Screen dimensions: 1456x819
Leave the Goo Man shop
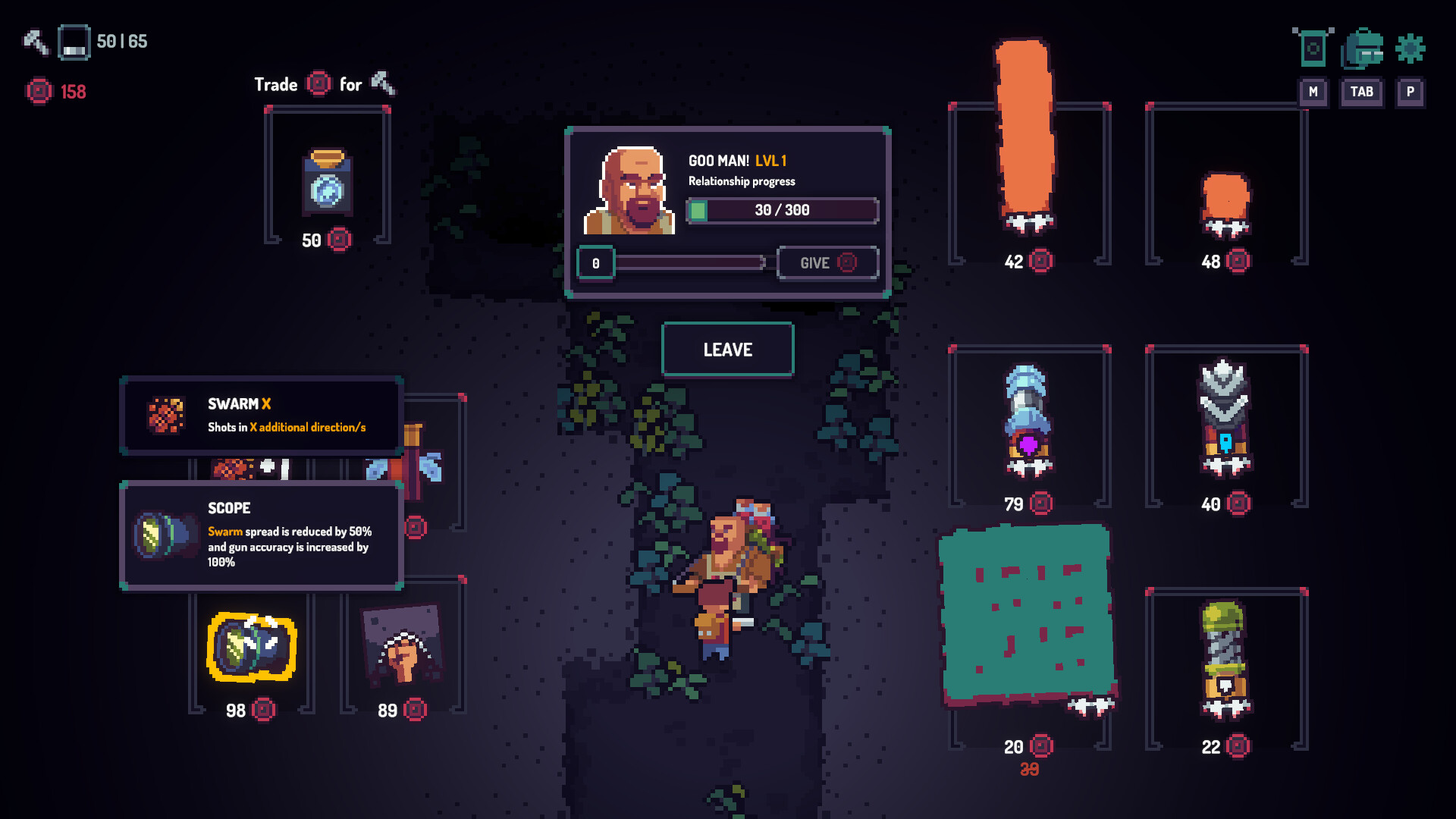coord(727,350)
